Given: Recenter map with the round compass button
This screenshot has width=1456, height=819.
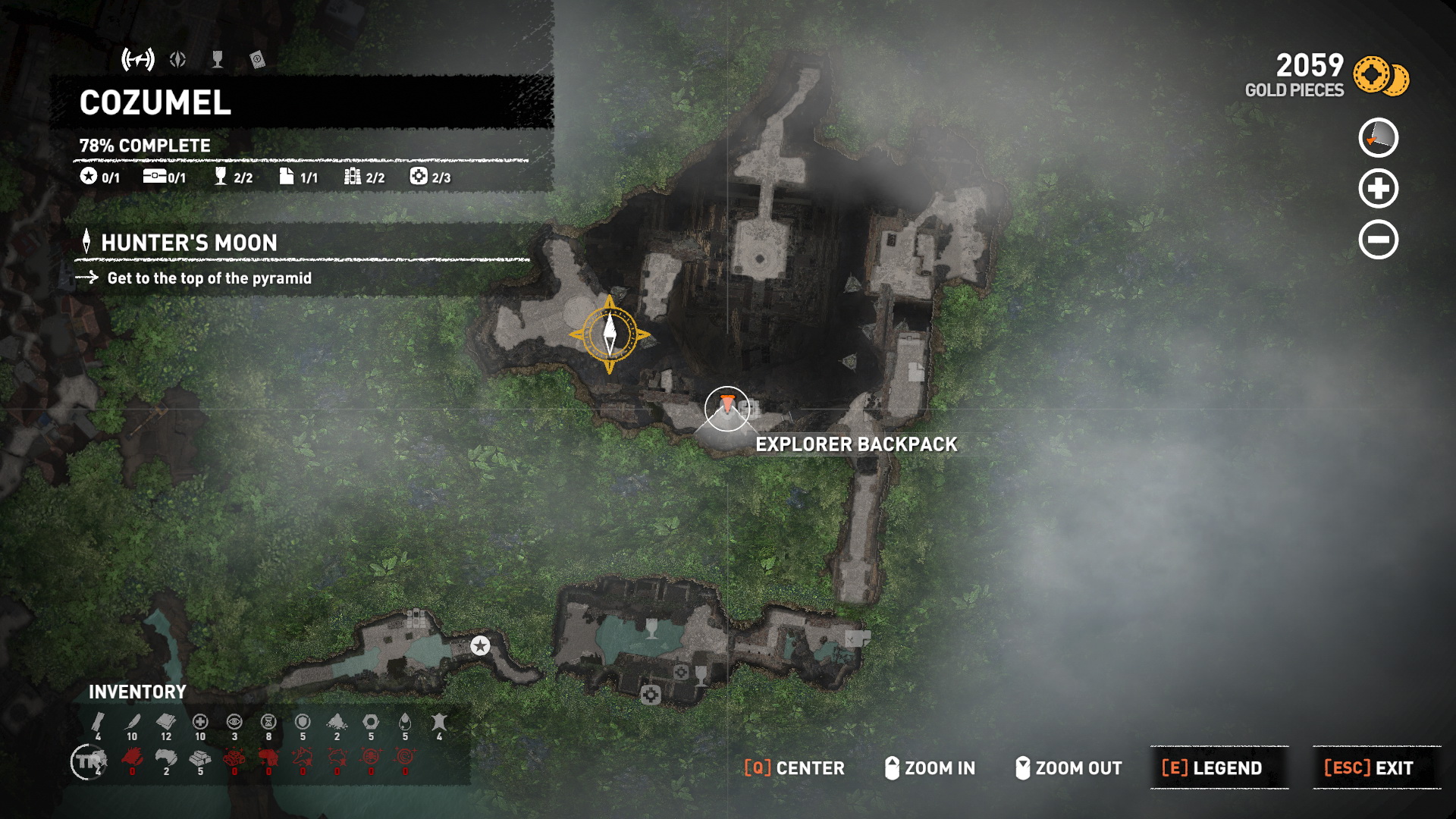Looking at the screenshot, I should [x=1378, y=138].
